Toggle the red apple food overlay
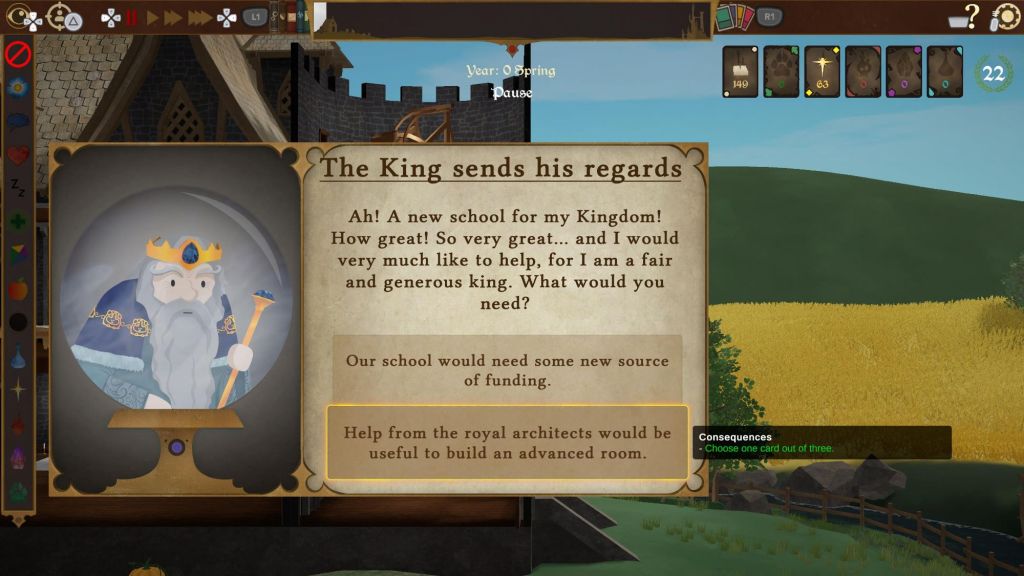Image resolution: width=1024 pixels, height=576 pixels. pos(18,289)
